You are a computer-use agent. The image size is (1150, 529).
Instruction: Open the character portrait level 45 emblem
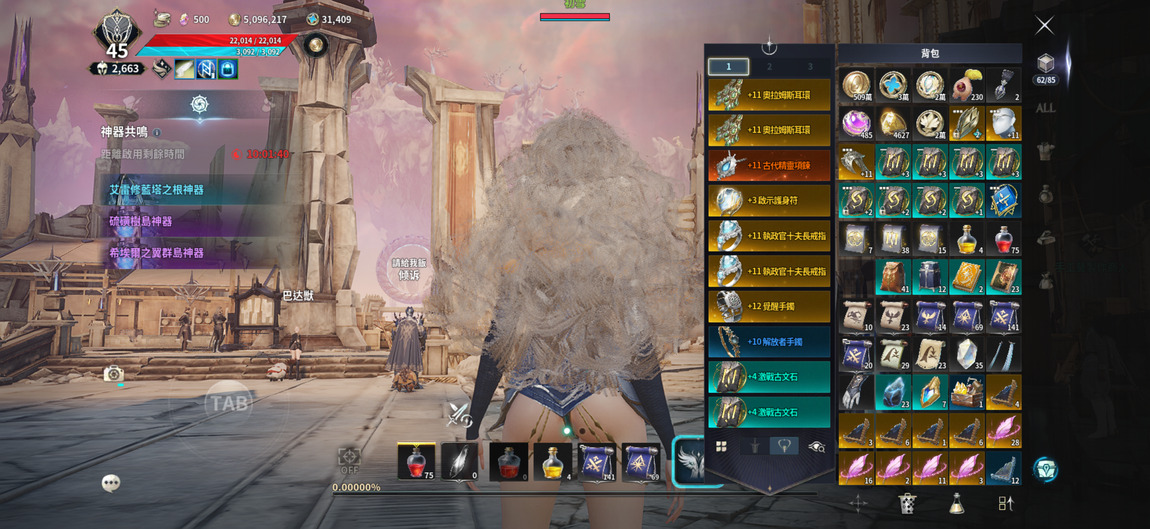click(x=117, y=37)
